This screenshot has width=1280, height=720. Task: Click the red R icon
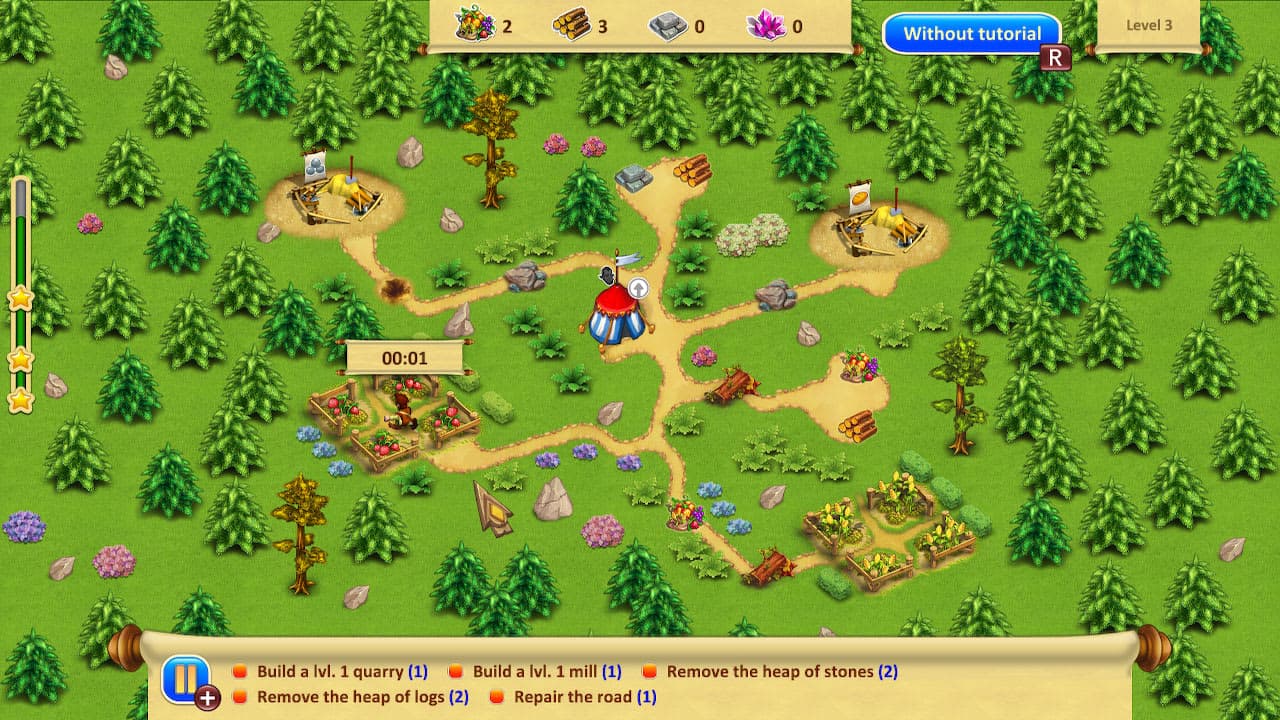point(1057,57)
